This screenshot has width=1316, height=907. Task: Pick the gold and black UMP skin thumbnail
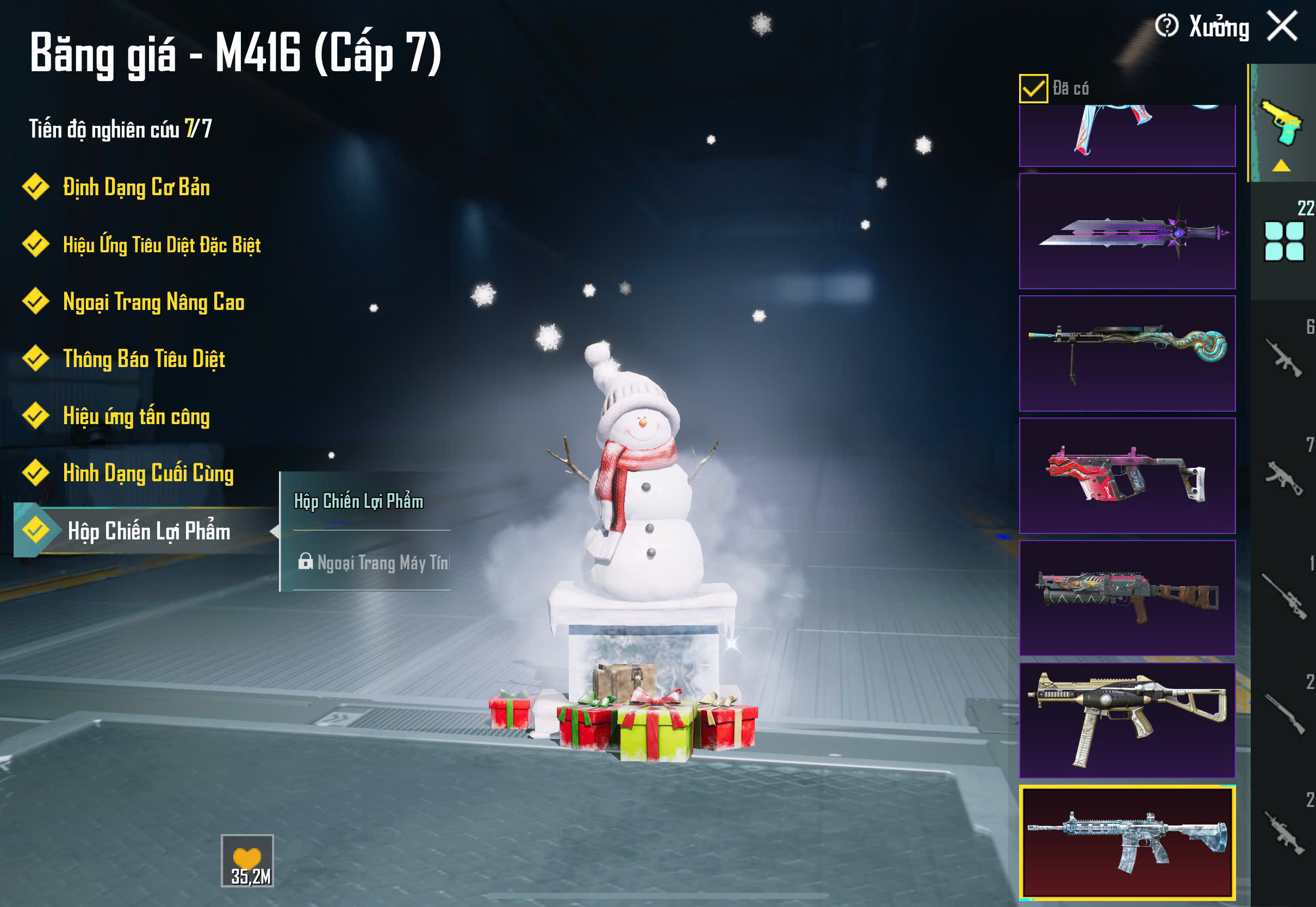click(1127, 720)
